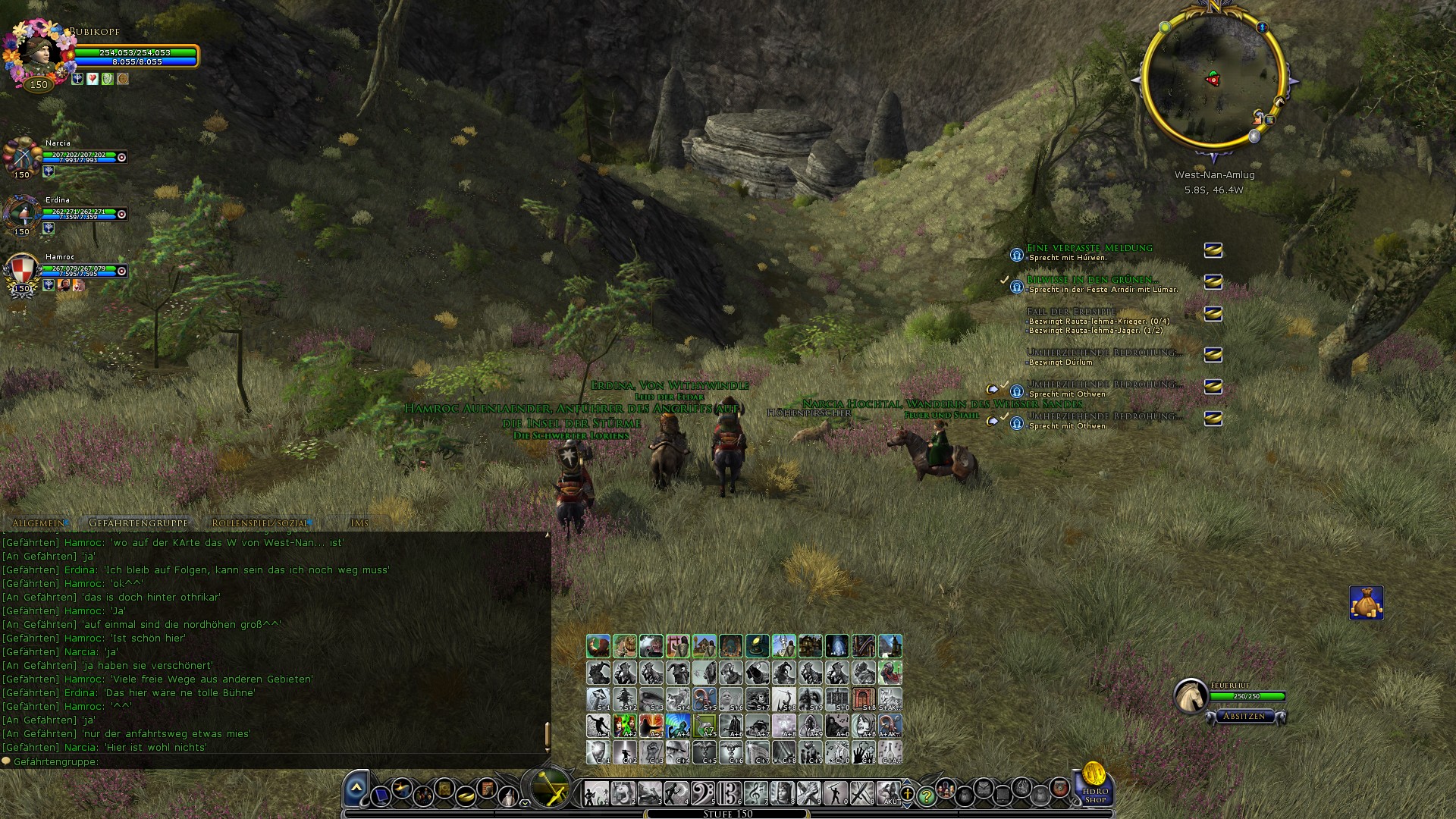Viewport: 1456px width, 819px height.
Task: Open the Rollenspiel/Sozial chat tab
Action: pyautogui.click(x=260, y=523)
